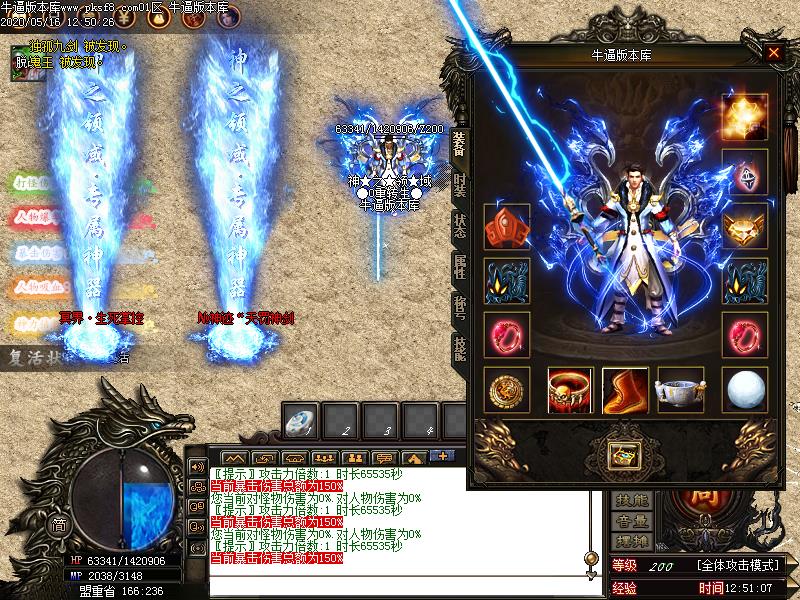Select the red helmet equipment slot

click(x=506, y=227)
